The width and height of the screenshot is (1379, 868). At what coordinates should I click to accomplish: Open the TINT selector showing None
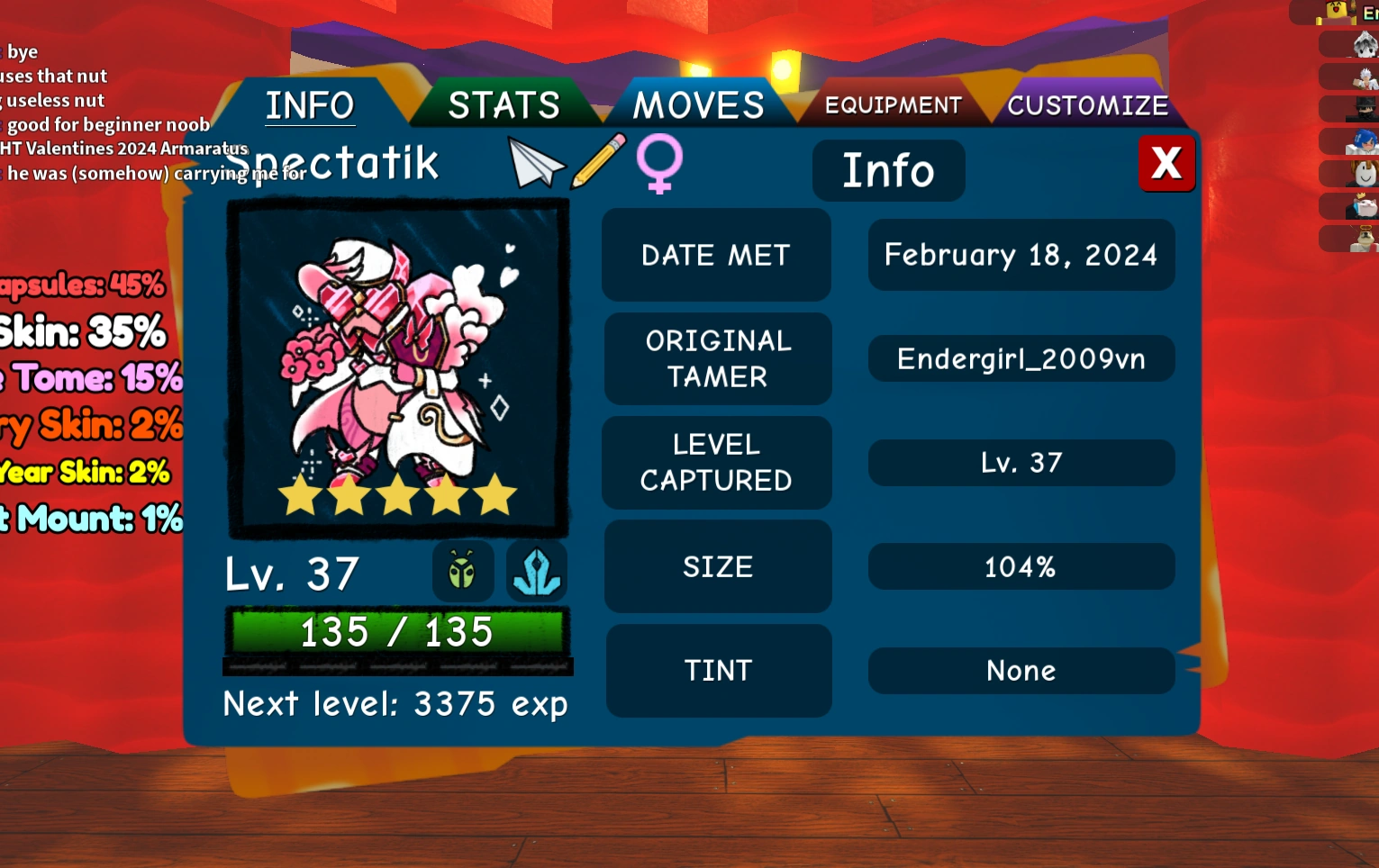click(1021, 671)
